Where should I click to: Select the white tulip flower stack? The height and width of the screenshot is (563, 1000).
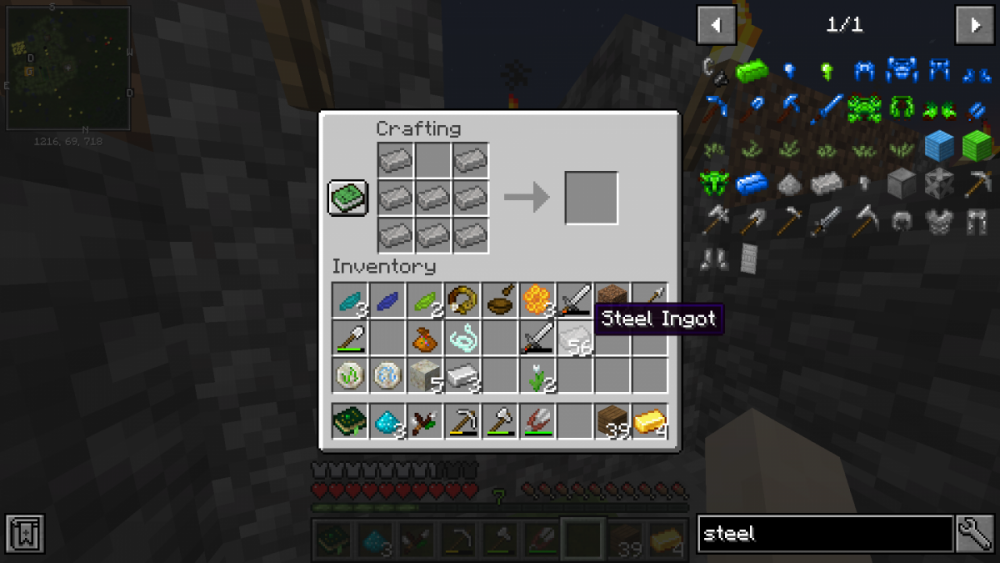537,376
